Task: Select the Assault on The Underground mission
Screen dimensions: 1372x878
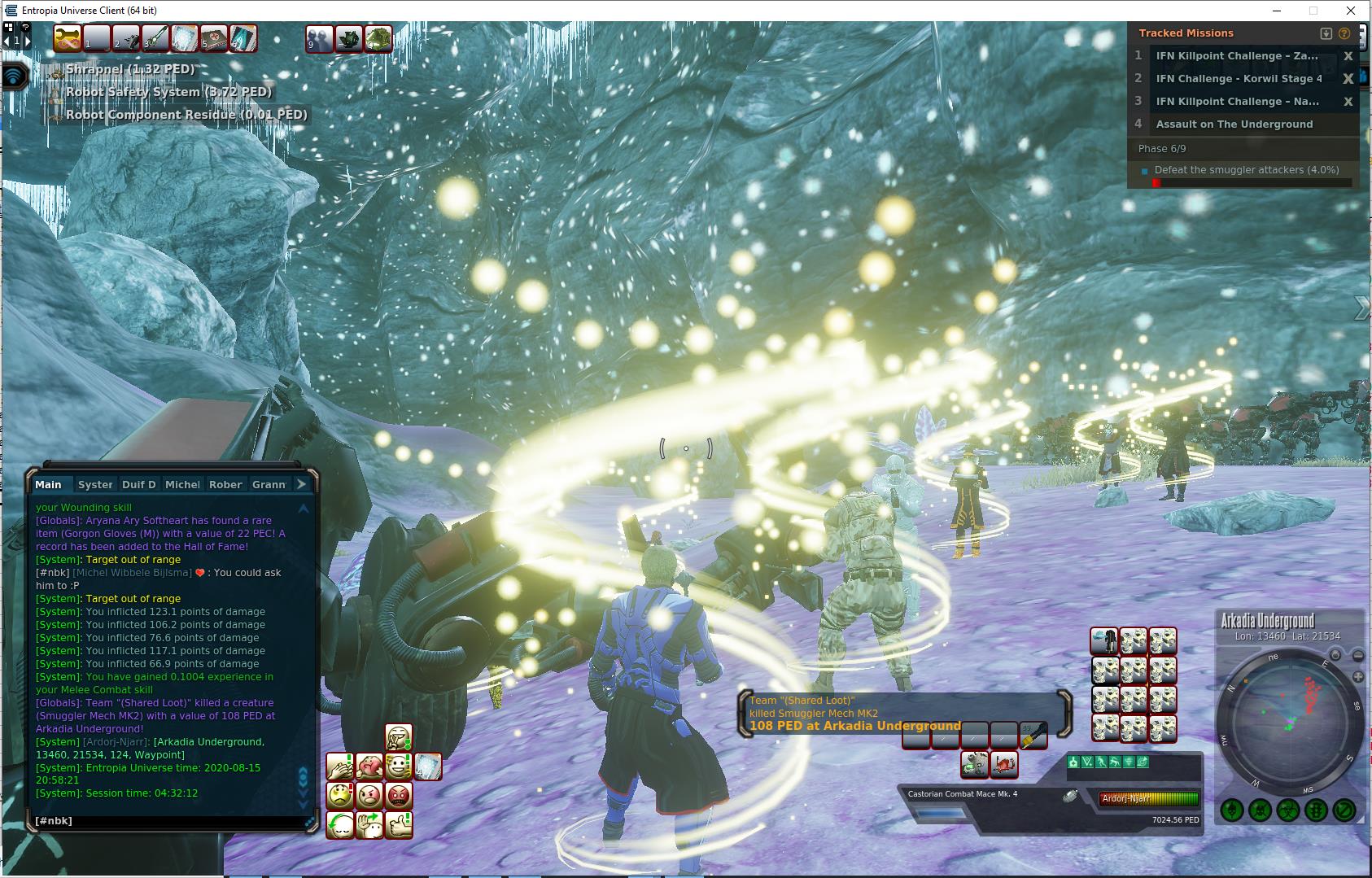Action: pyautogui.click(x=1234, y=124)
